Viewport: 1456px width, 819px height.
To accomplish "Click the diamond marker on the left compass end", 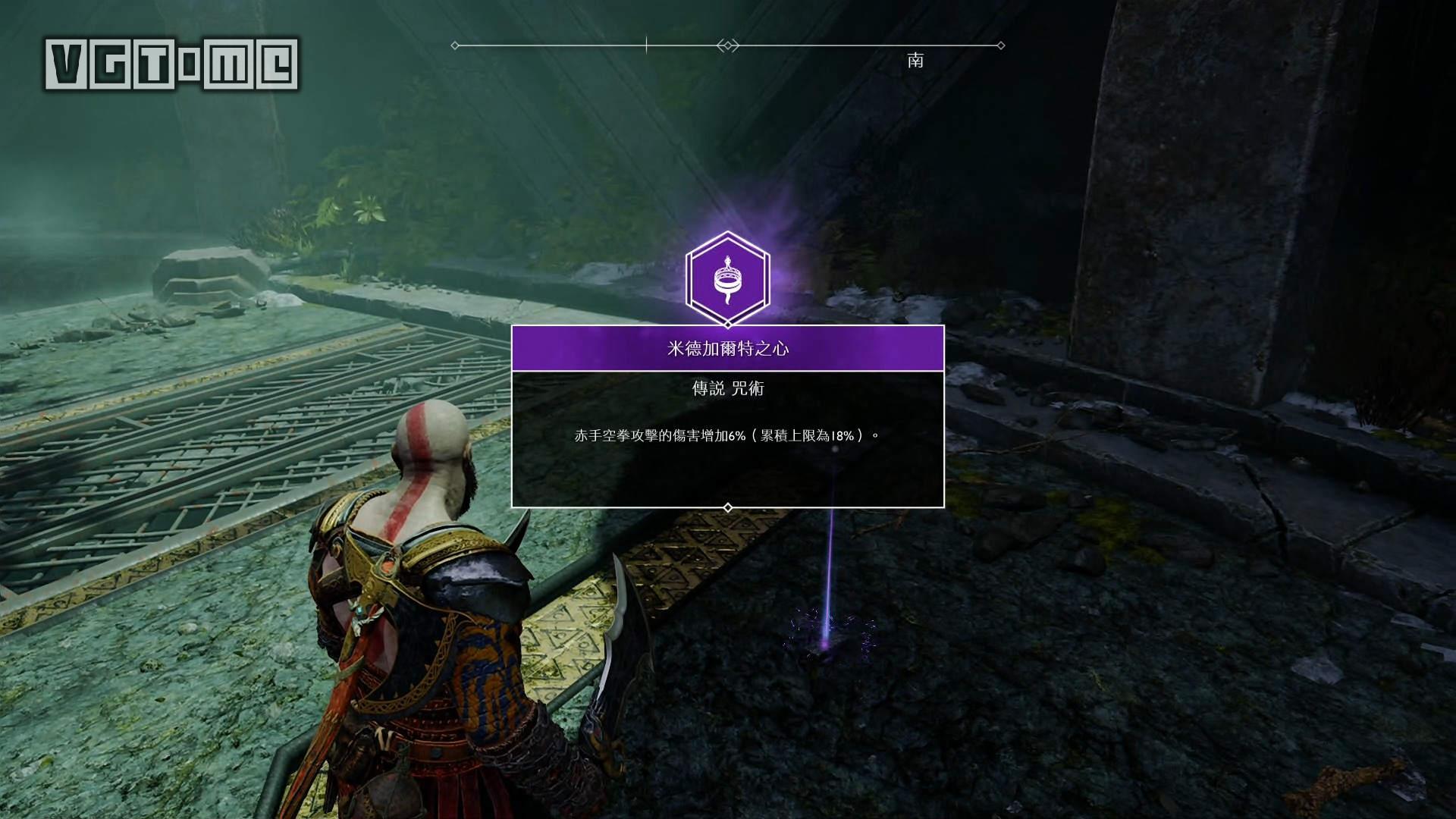I will point(454,45).
